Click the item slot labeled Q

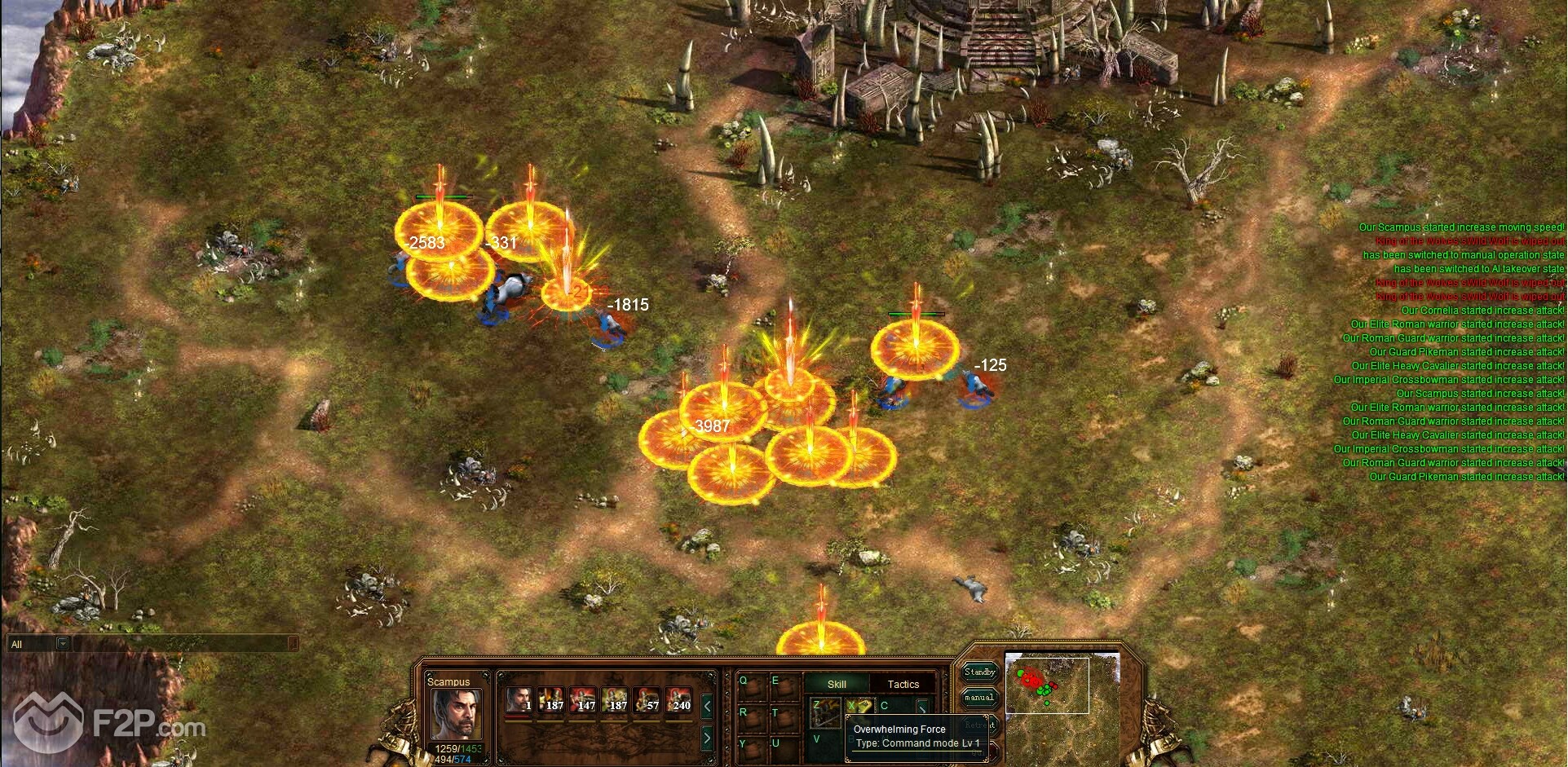point(751,687)
